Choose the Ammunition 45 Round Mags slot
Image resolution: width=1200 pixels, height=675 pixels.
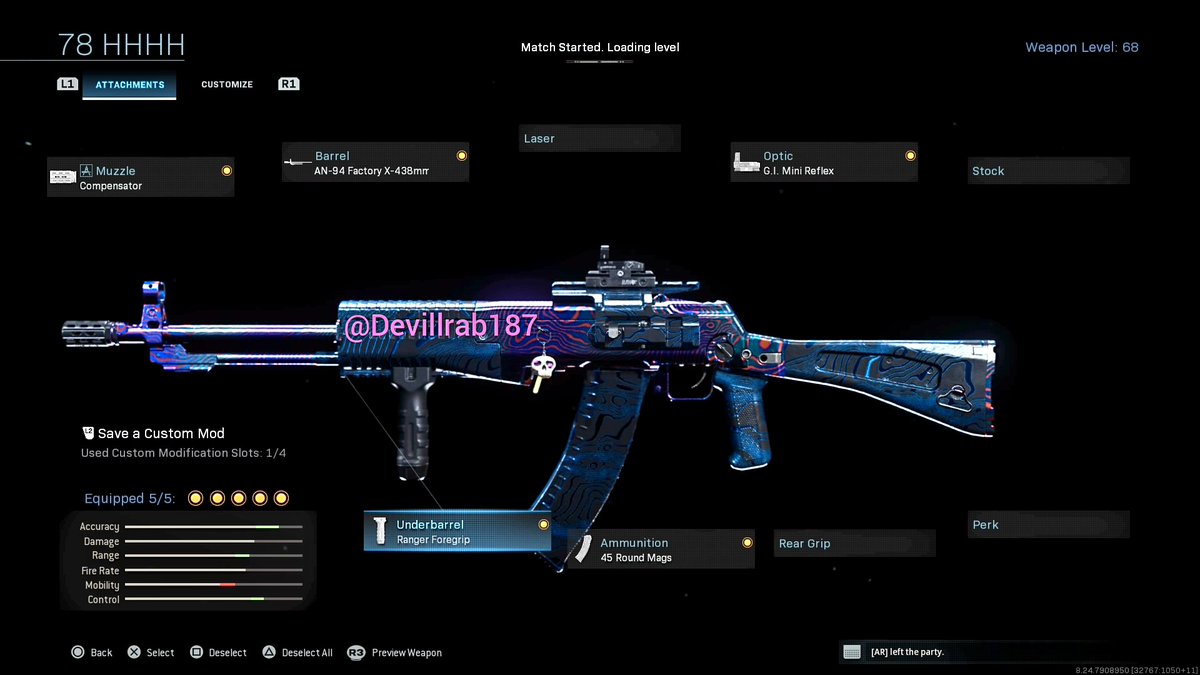(x=661, y=550)
